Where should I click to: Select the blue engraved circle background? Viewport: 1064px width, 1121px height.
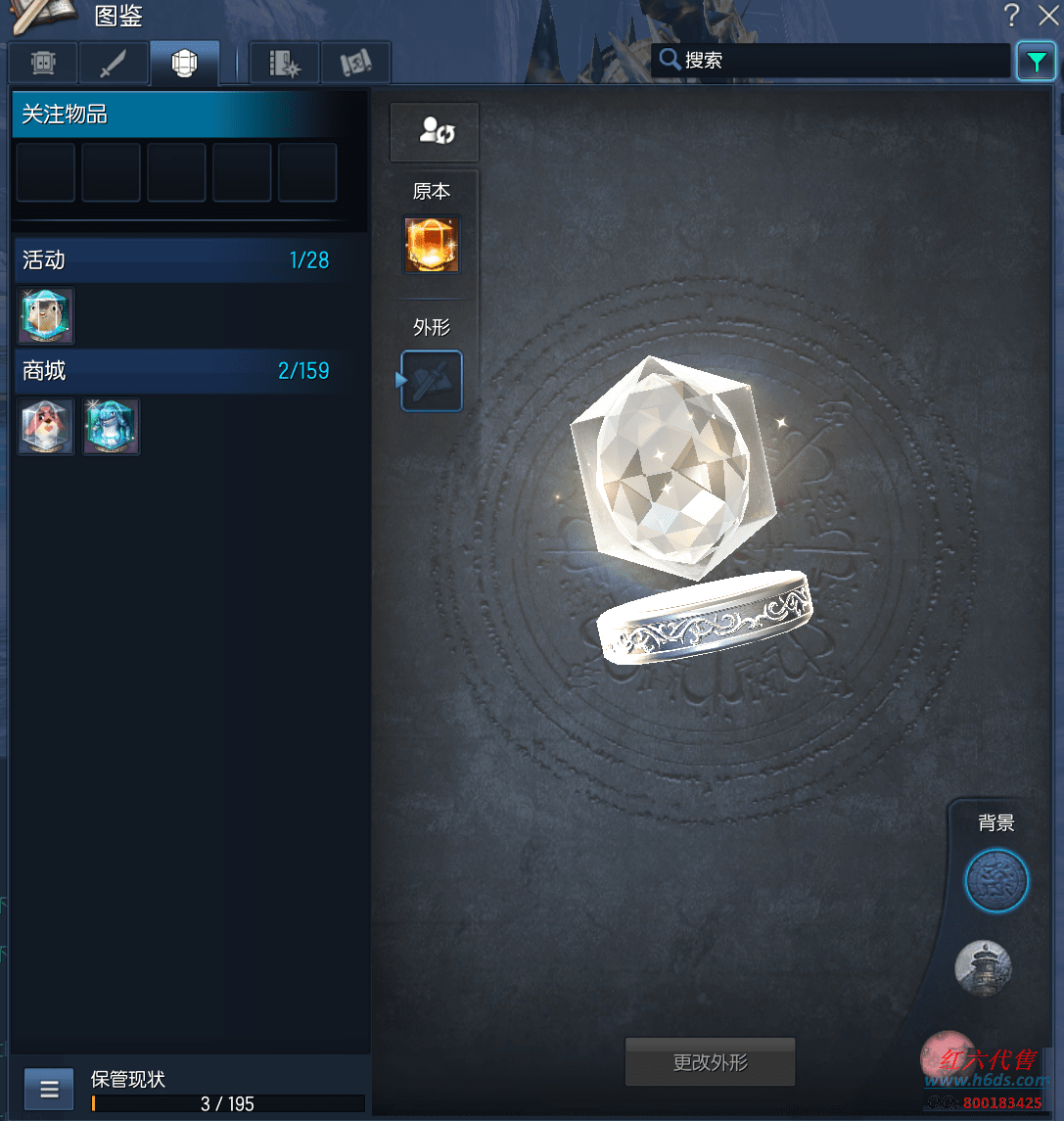[996, 881]
